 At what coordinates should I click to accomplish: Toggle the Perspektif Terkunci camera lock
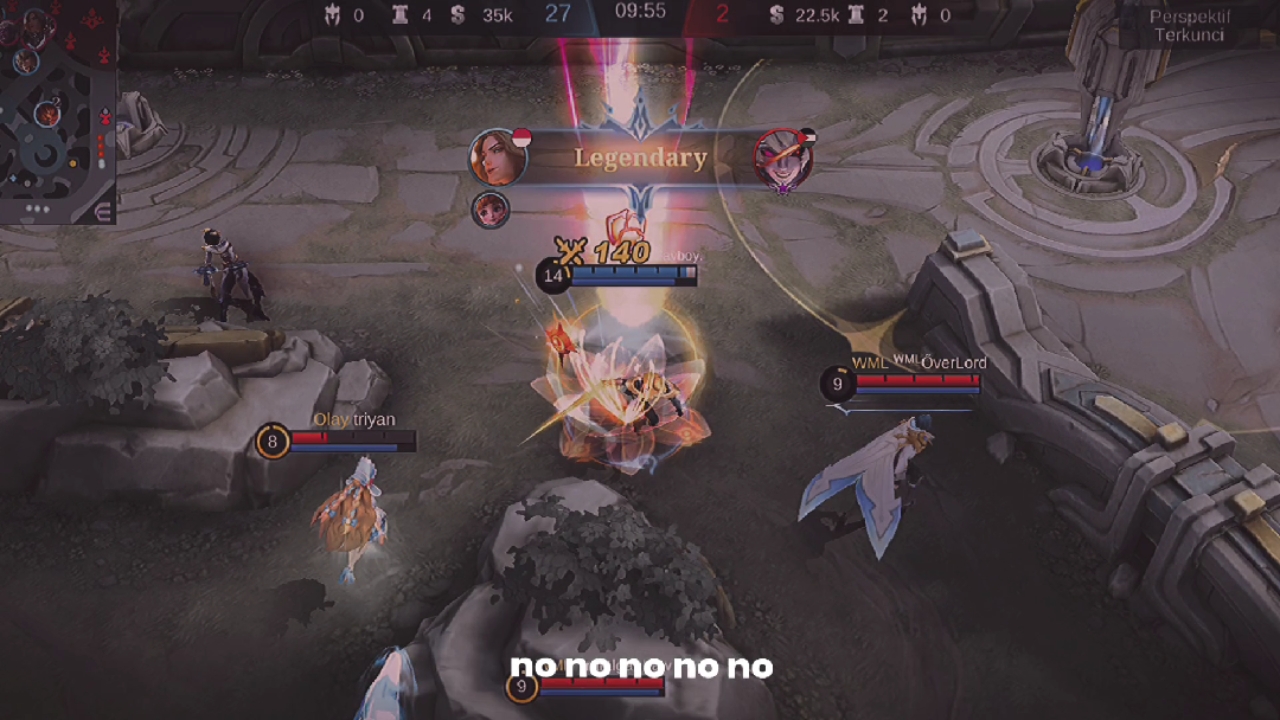(x=1188, y=26)
